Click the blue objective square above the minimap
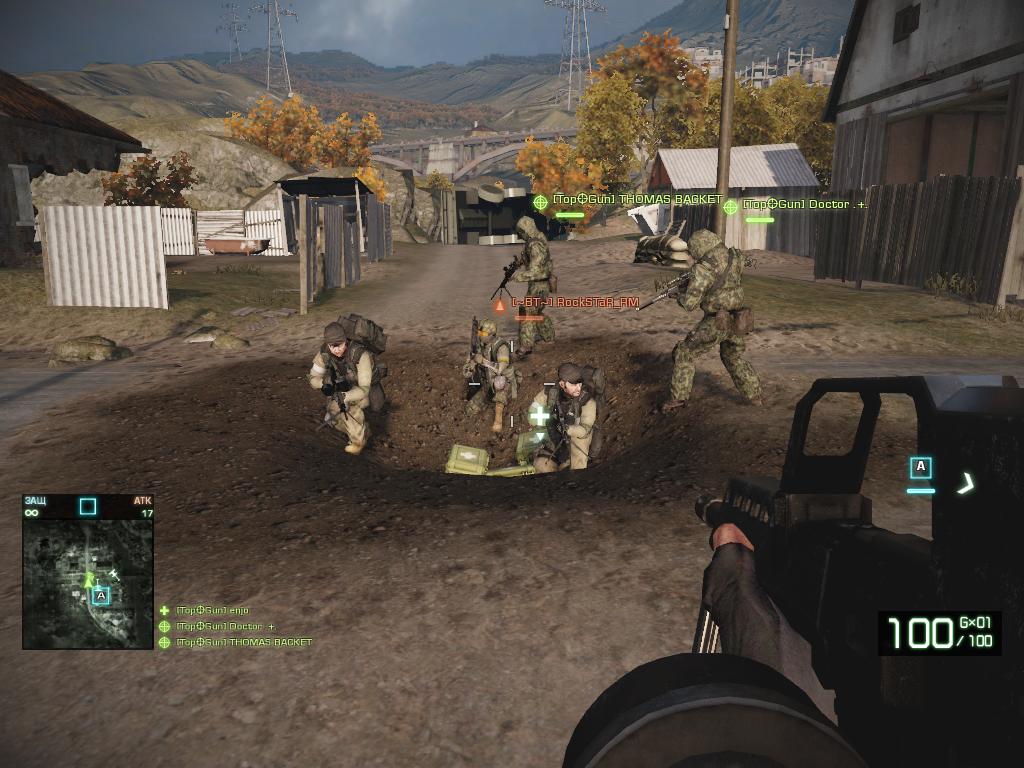1024x768 pixels. pos(88,506)
